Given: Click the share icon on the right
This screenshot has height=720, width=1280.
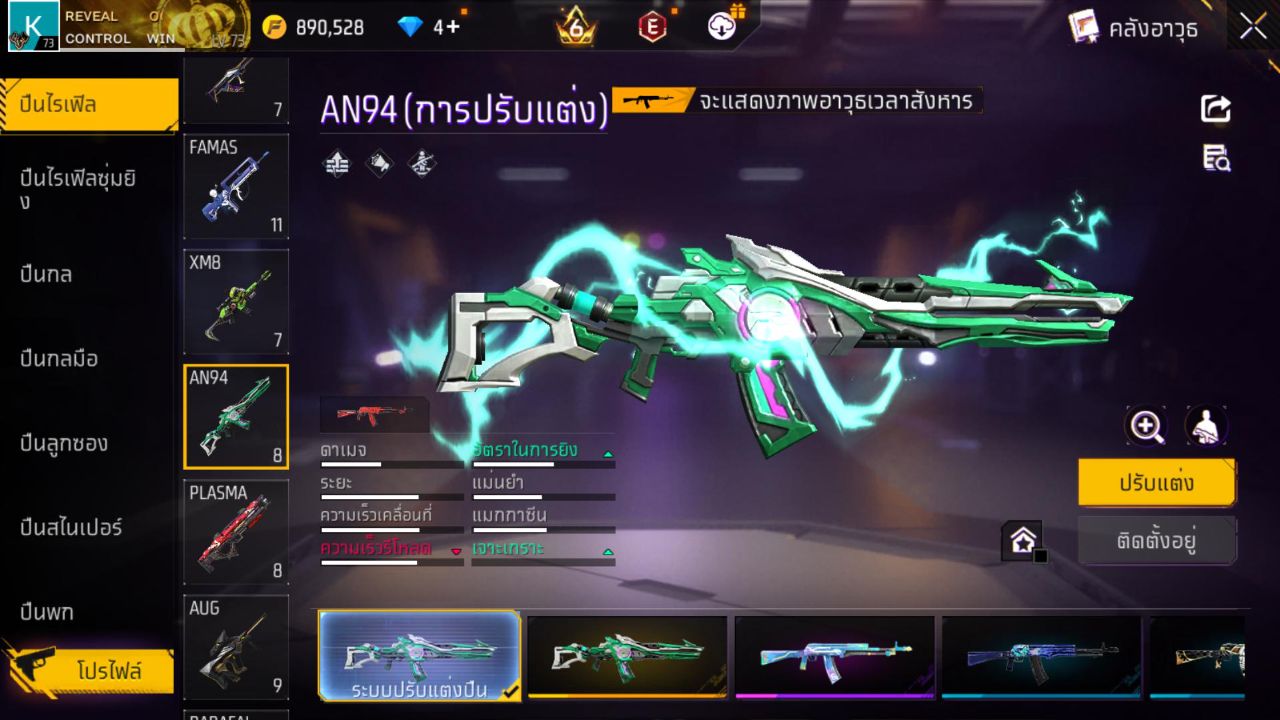Looking at the screenshot, I should click(1214, 110).
